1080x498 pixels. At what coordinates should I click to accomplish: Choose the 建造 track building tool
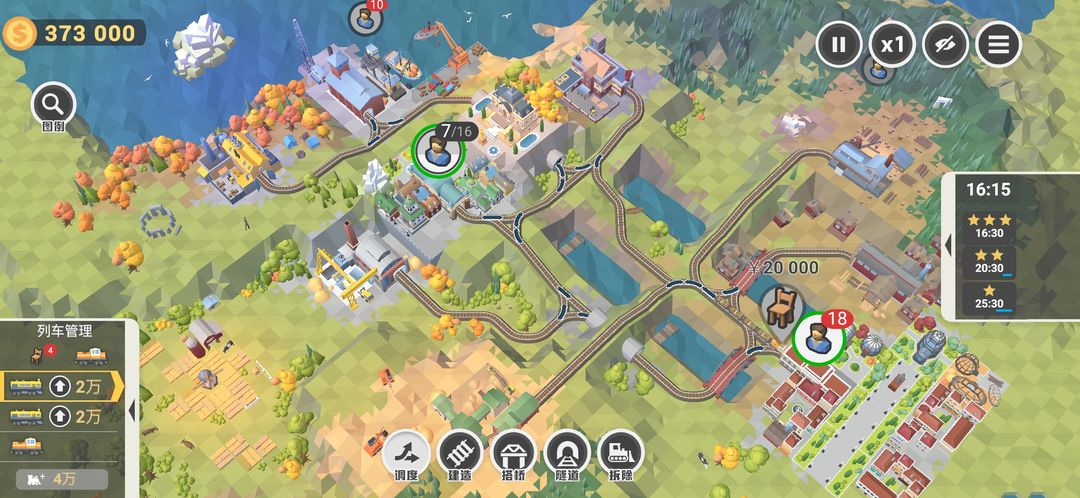coord(460,455)
